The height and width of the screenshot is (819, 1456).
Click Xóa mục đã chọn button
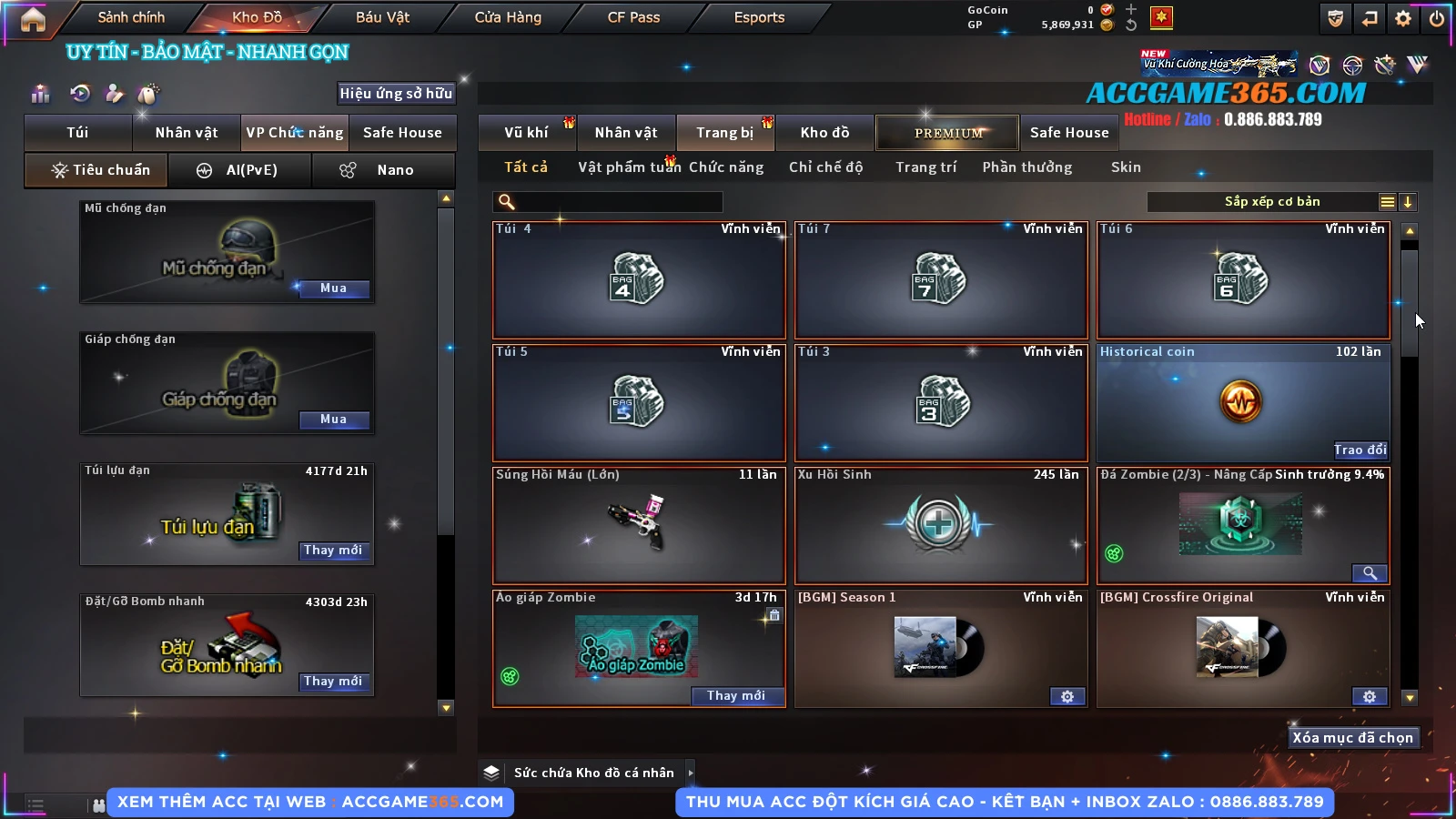click(1352, 738)
